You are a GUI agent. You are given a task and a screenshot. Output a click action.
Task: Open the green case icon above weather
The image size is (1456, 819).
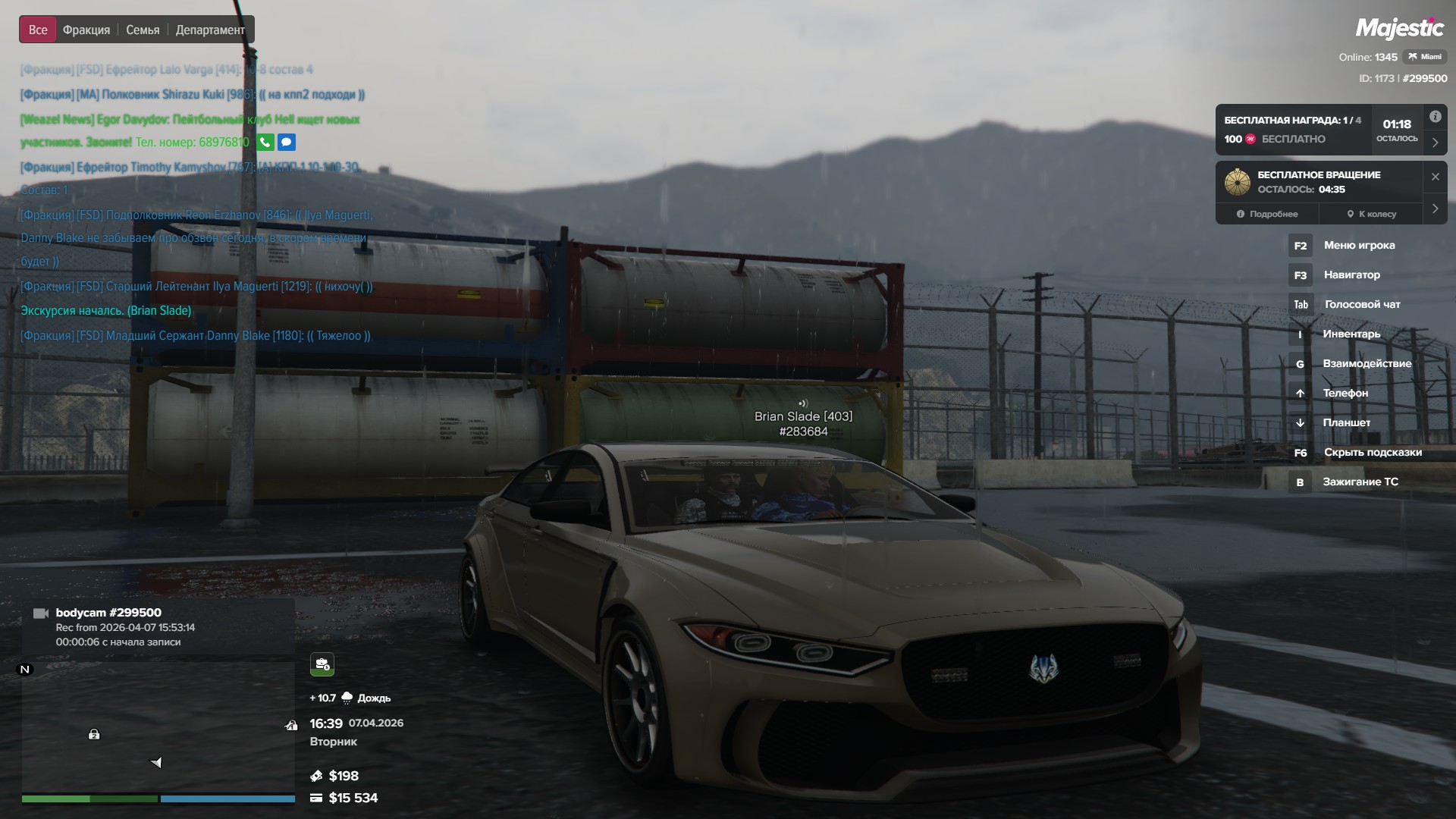(322, 664)
